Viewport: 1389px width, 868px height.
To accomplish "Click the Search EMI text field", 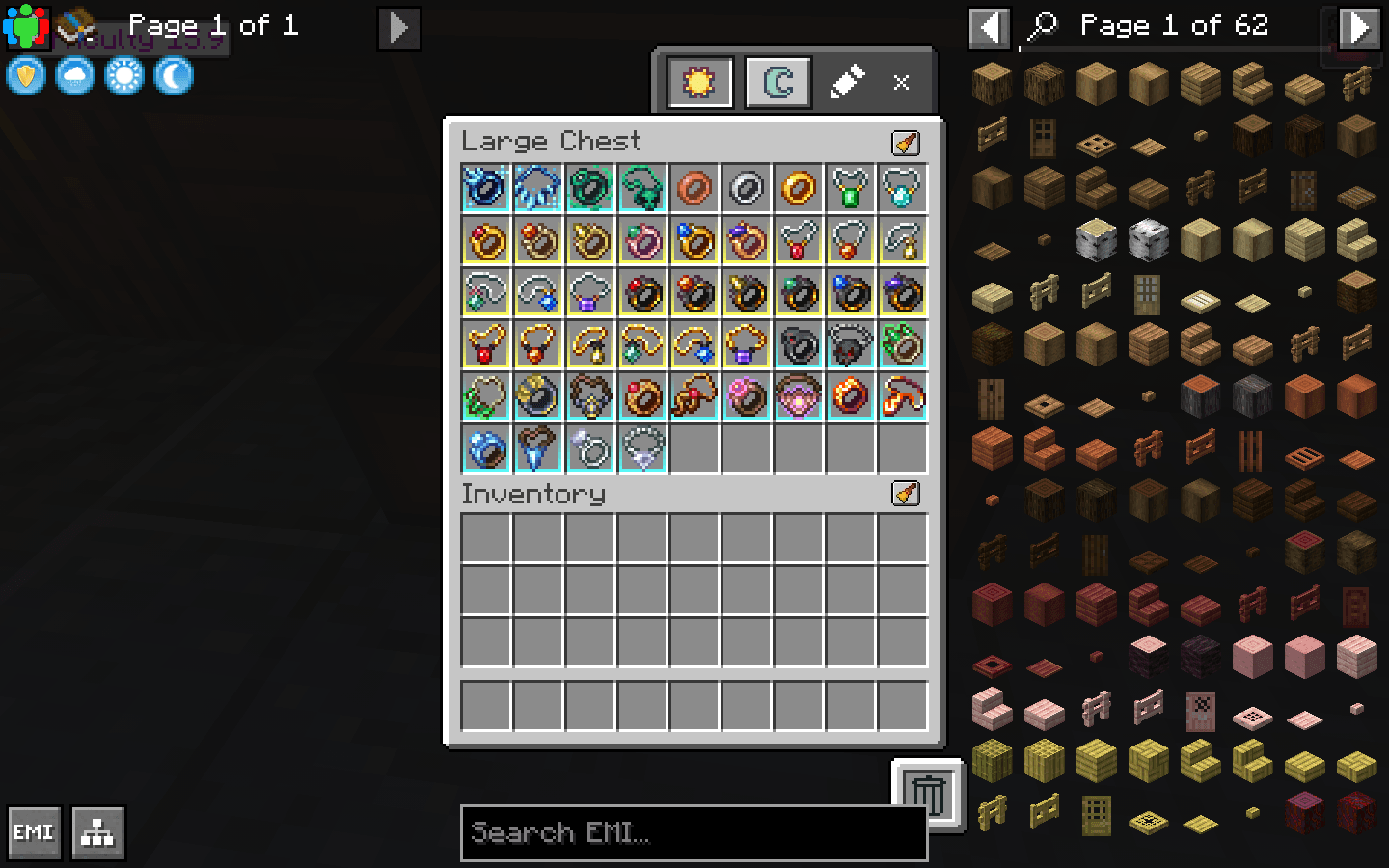I will click(x=693, y=832).
